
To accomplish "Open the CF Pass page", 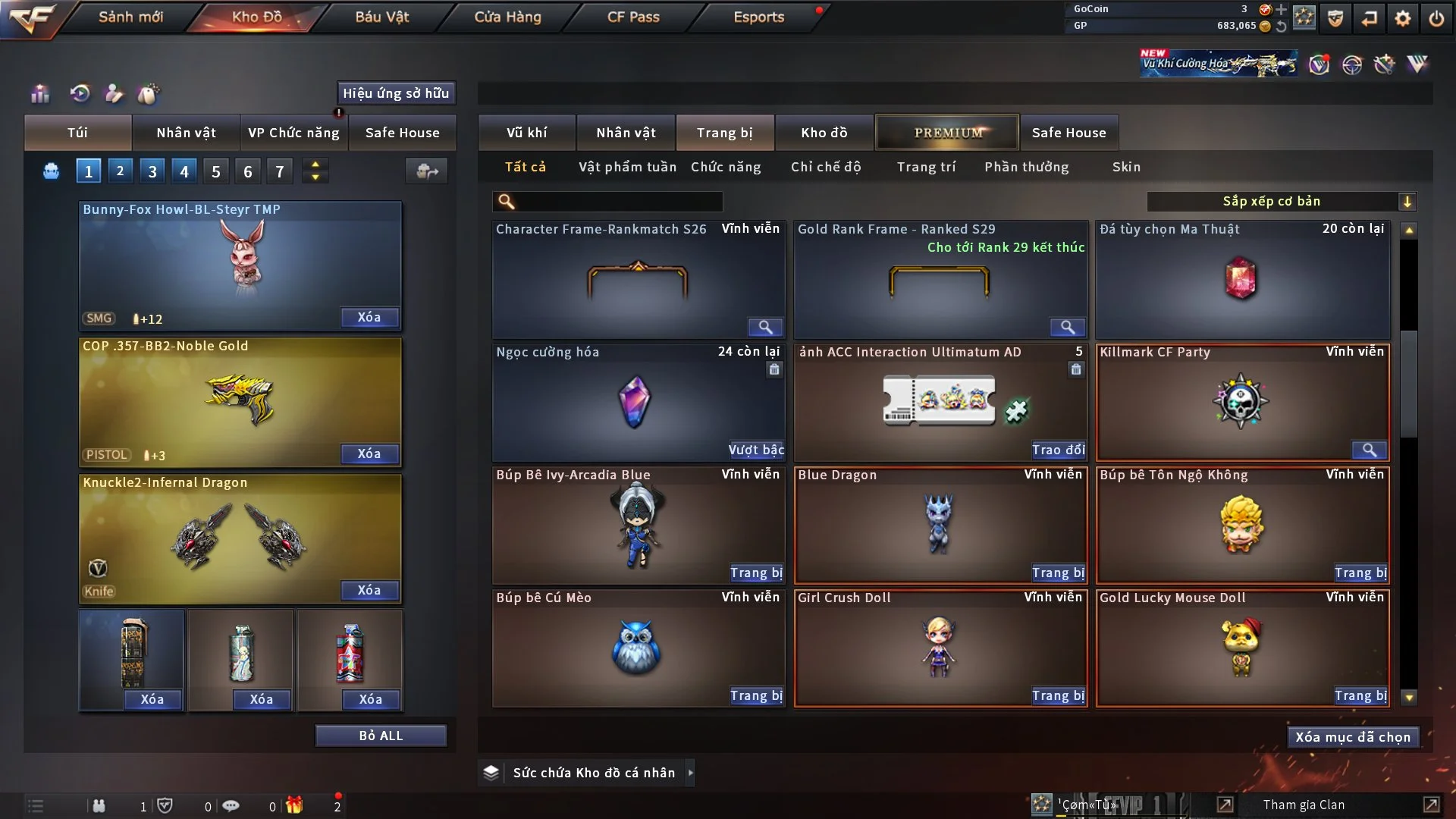I will coord(633,17).
